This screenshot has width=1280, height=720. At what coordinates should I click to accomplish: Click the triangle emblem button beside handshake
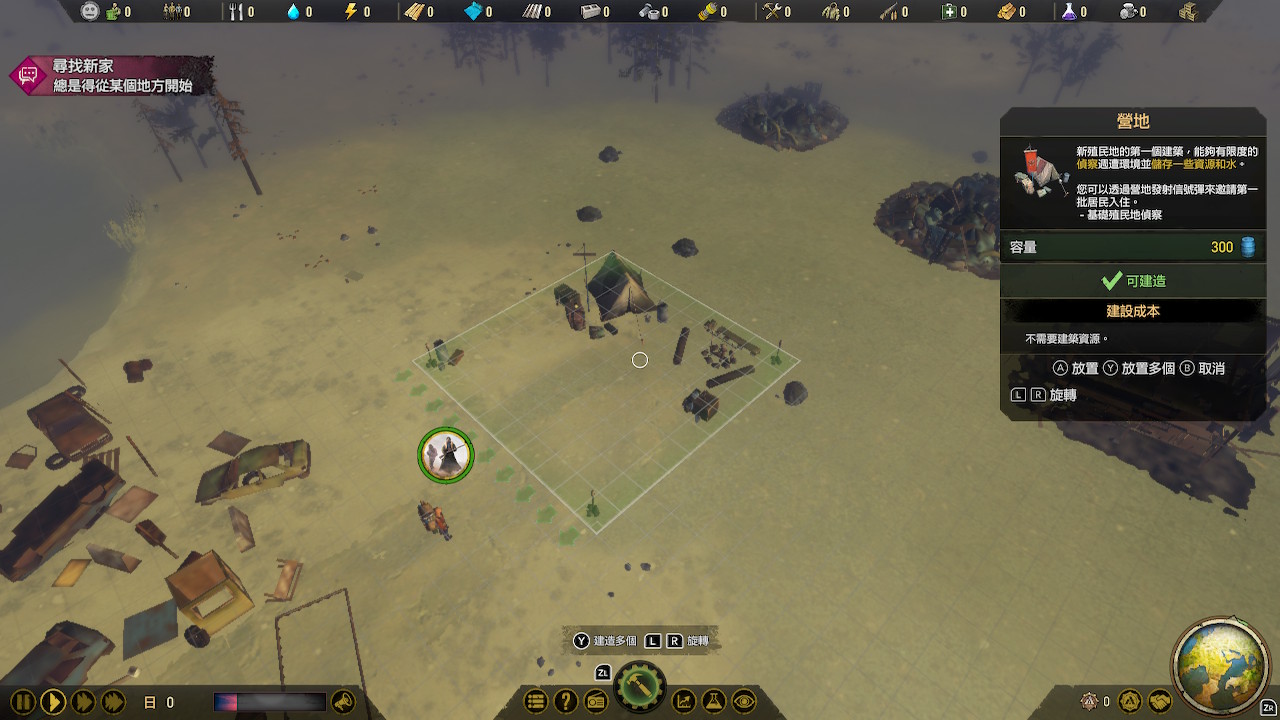pos(1130,702)
